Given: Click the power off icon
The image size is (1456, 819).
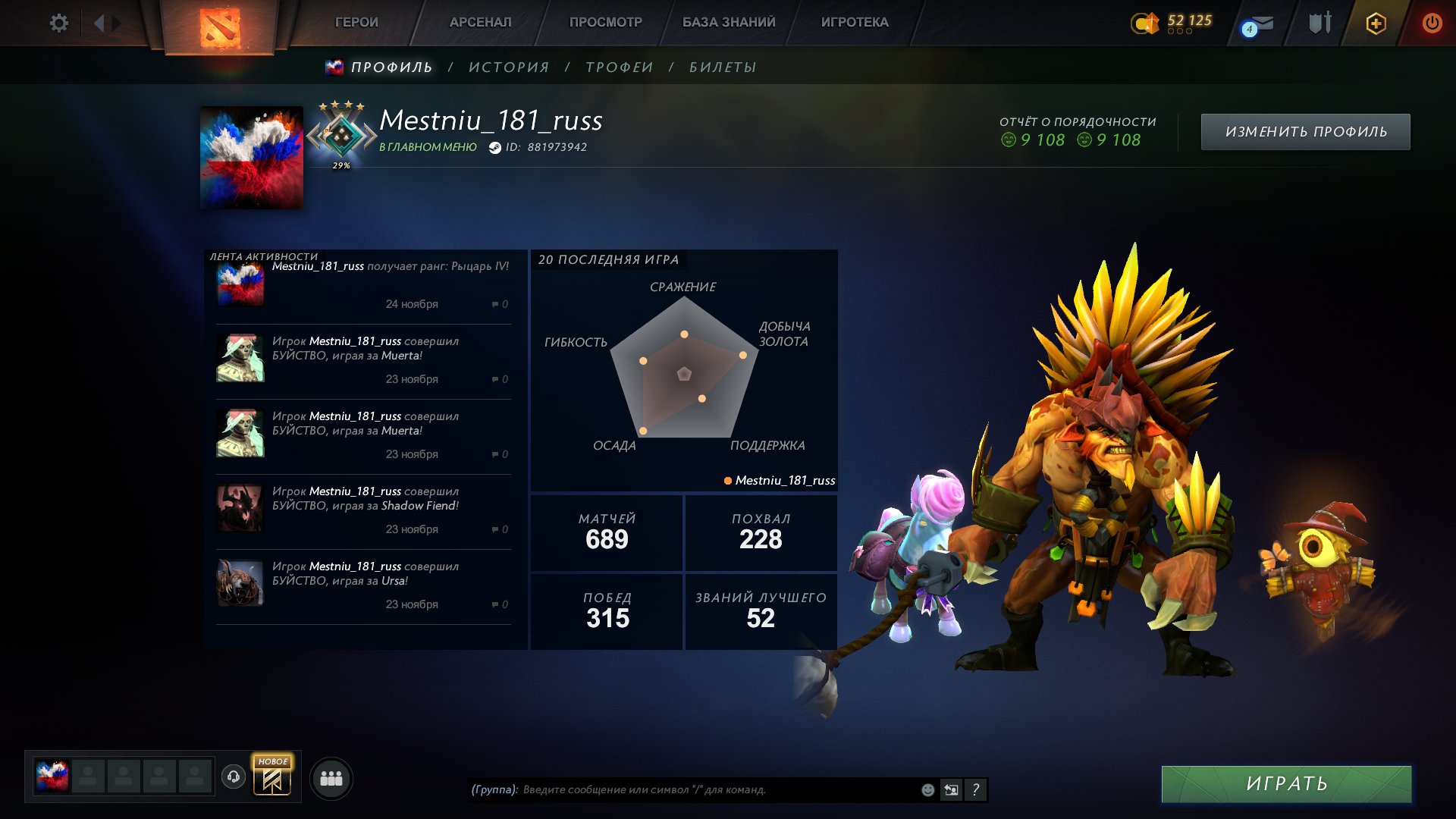Looking at the screenshot, I should [1432, 23].
